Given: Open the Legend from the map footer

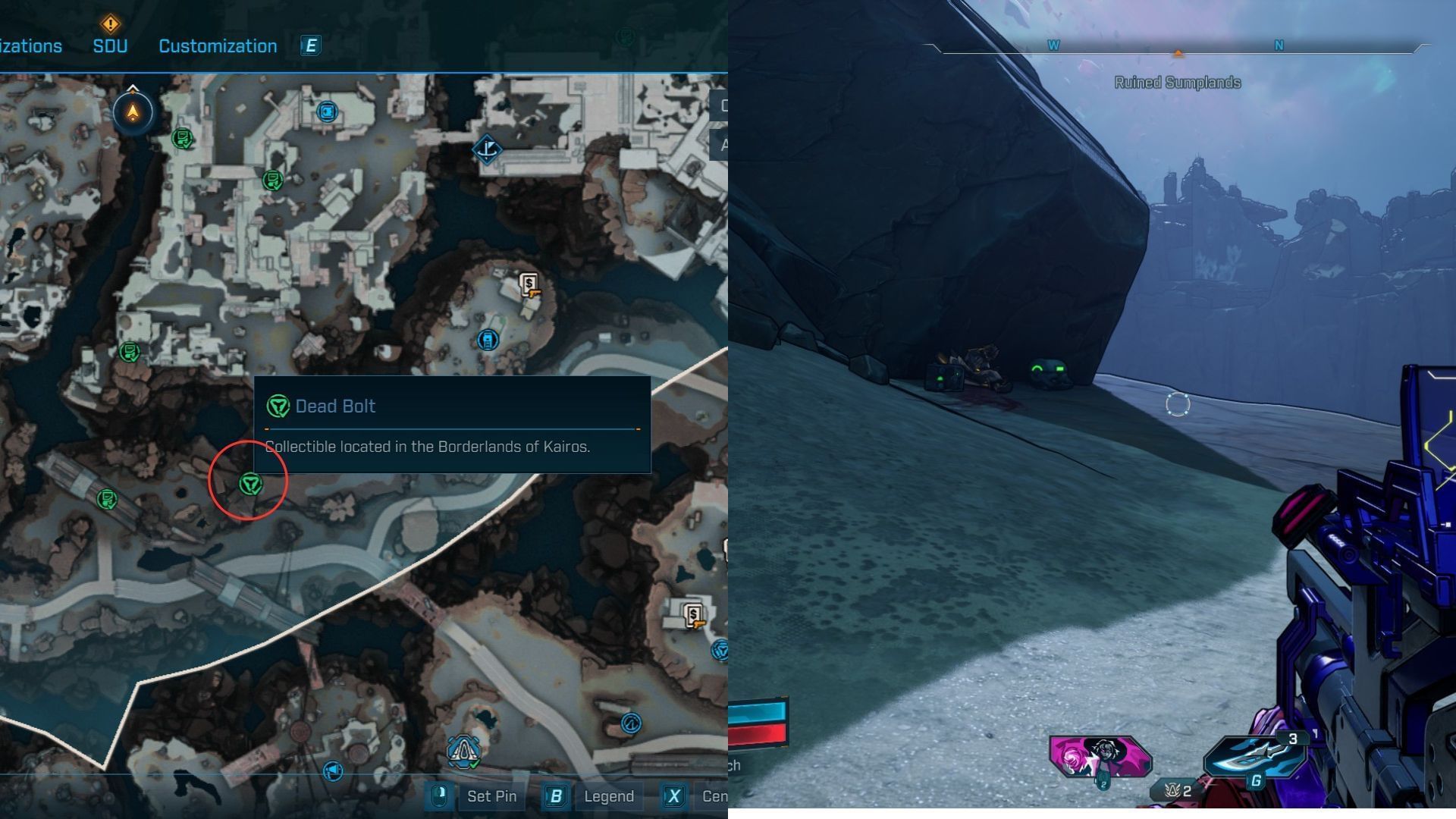Looking at the screenshot, I should point(608,796).
